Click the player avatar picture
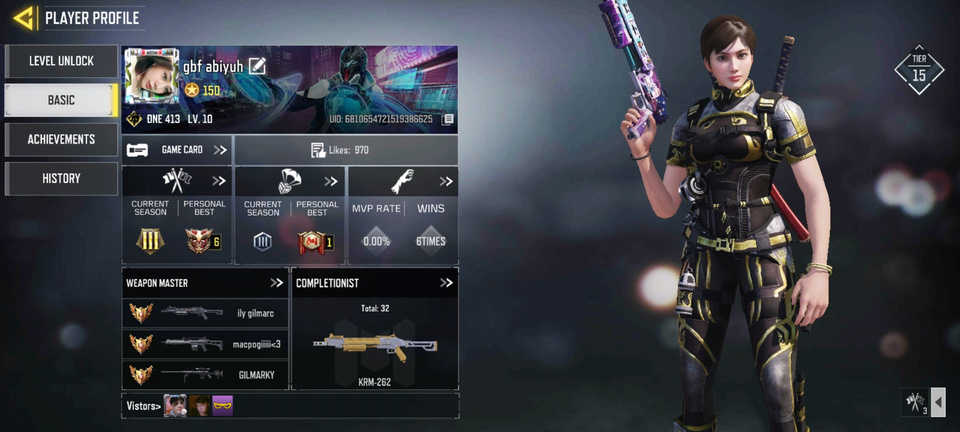Image resolution: width=960 pixels, height=432 pixels. [150, 76]
